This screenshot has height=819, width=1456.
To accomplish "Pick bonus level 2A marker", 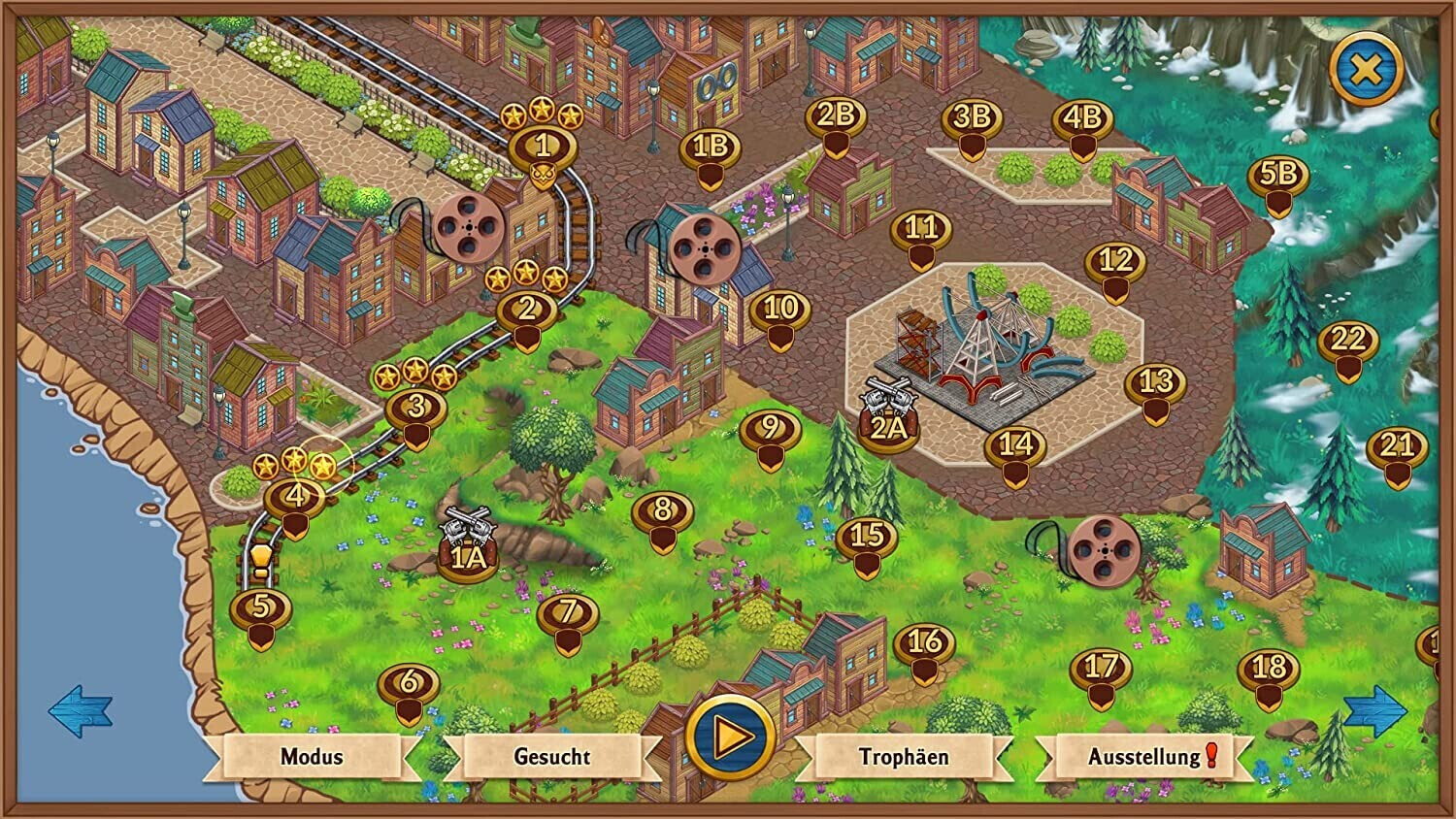I will (887, 427).
